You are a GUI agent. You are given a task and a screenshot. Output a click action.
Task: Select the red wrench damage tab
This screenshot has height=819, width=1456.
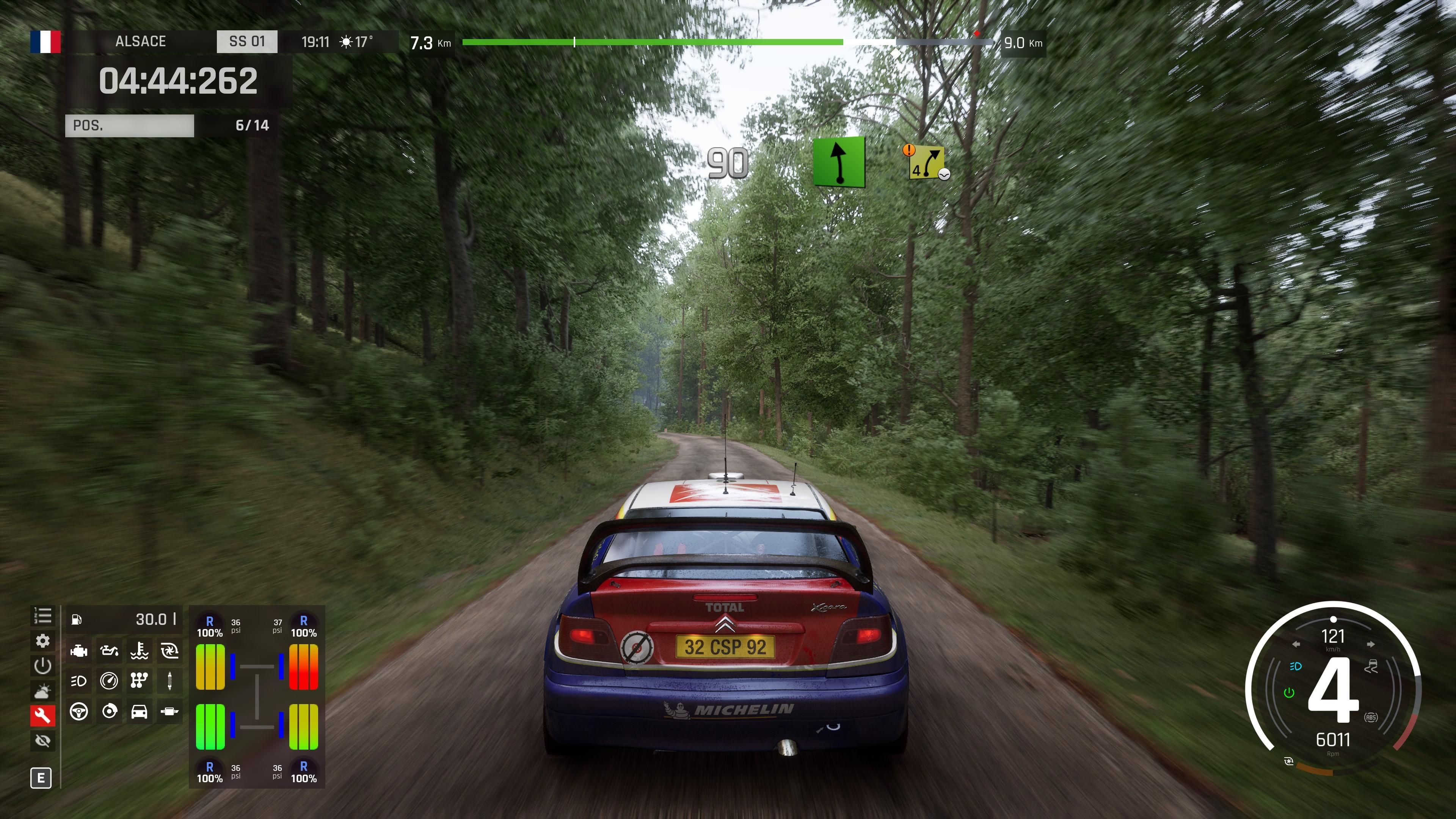point(42,715)
